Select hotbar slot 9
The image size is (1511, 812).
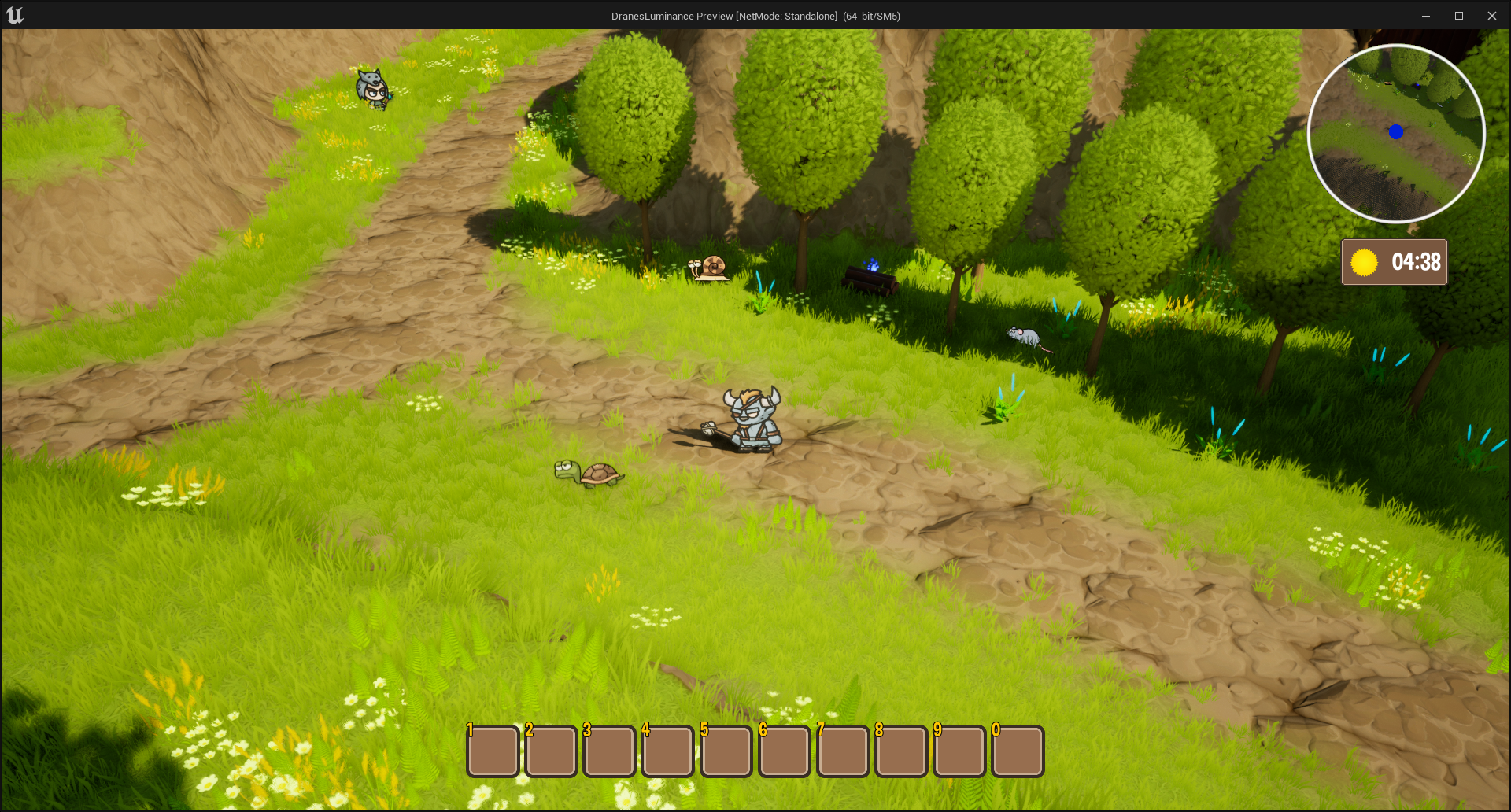pos(959,751)
